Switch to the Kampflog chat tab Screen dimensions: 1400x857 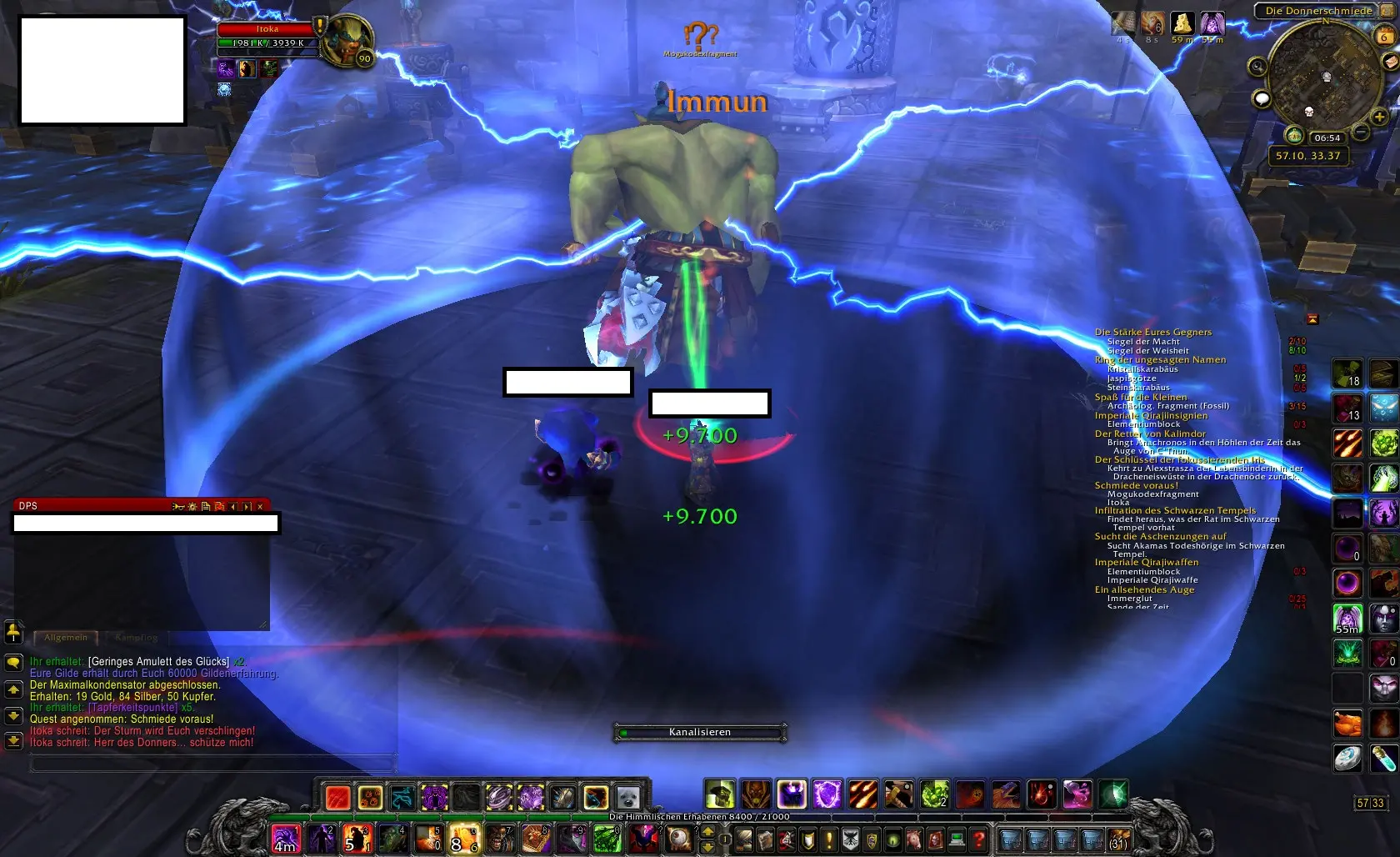click(x=136, y=638)
